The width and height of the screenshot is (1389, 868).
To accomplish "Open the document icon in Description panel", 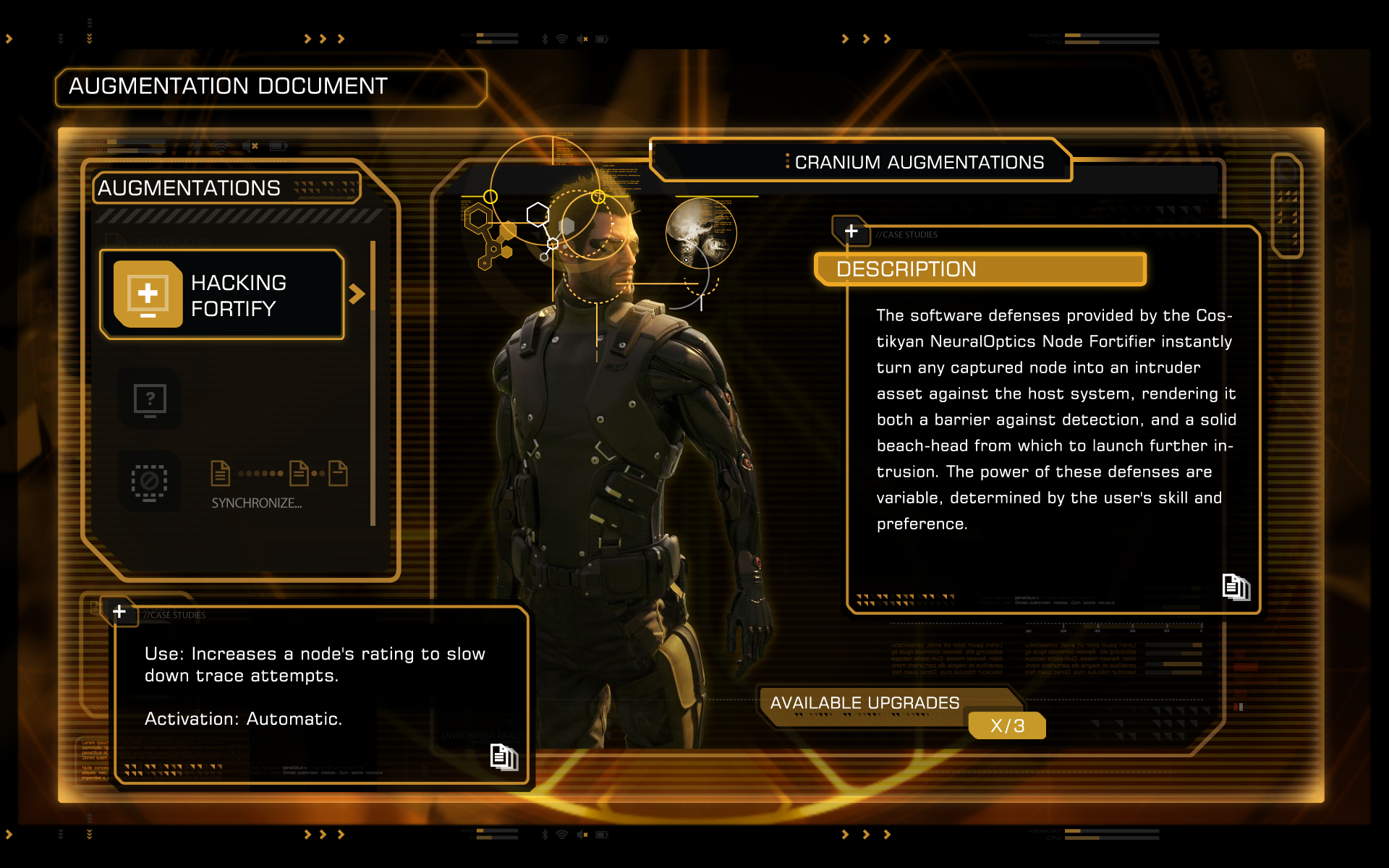I will [1236, 587].
